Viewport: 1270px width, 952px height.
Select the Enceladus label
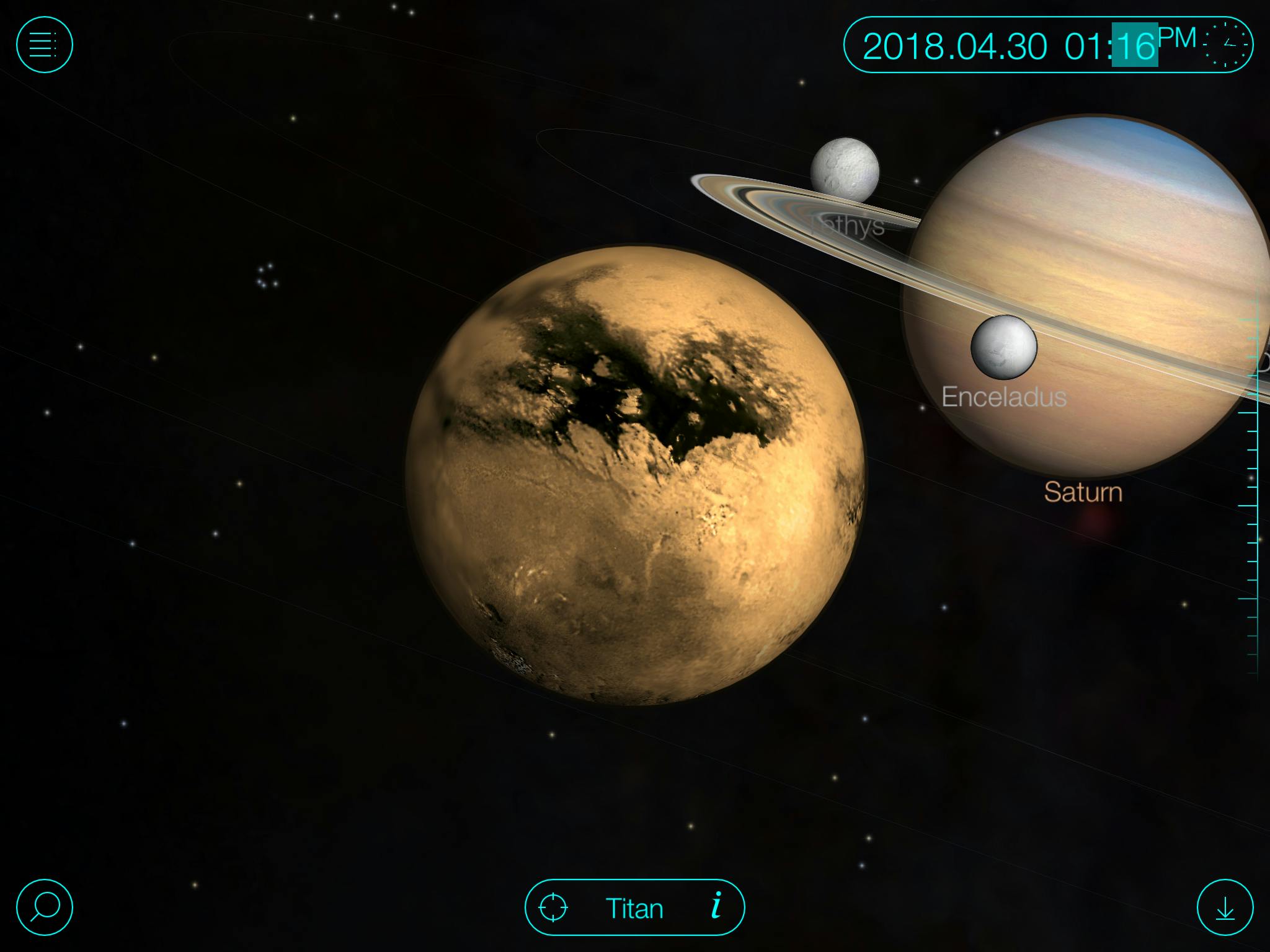1004,397
